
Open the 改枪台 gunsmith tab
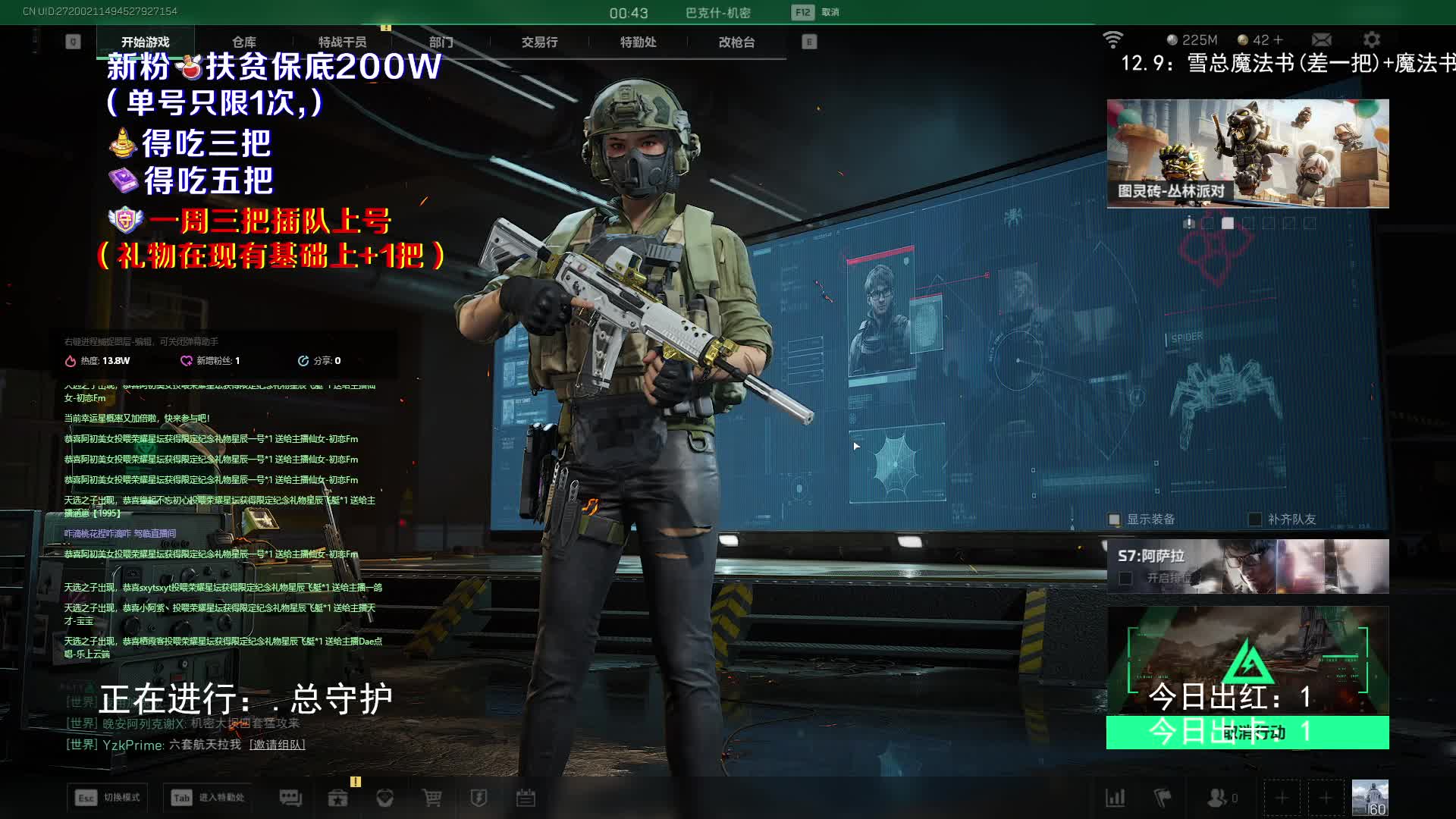(736, 42)
